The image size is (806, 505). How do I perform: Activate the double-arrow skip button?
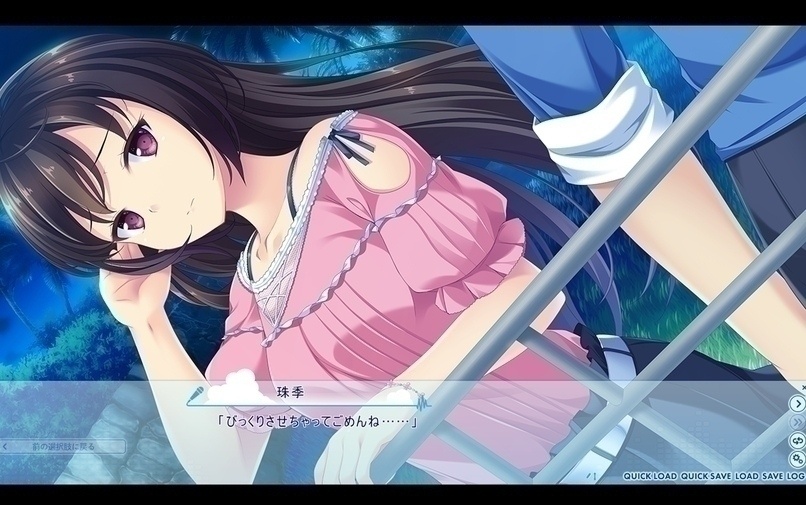(x=797, y=422)
